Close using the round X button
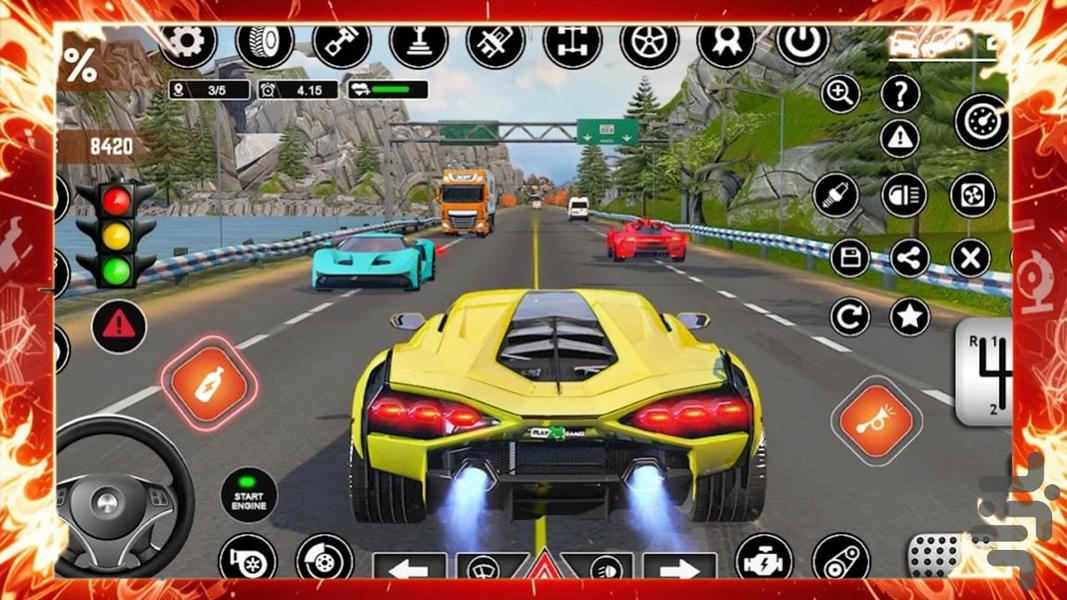This screenshot has width=1067, height=600. [969, 259]
